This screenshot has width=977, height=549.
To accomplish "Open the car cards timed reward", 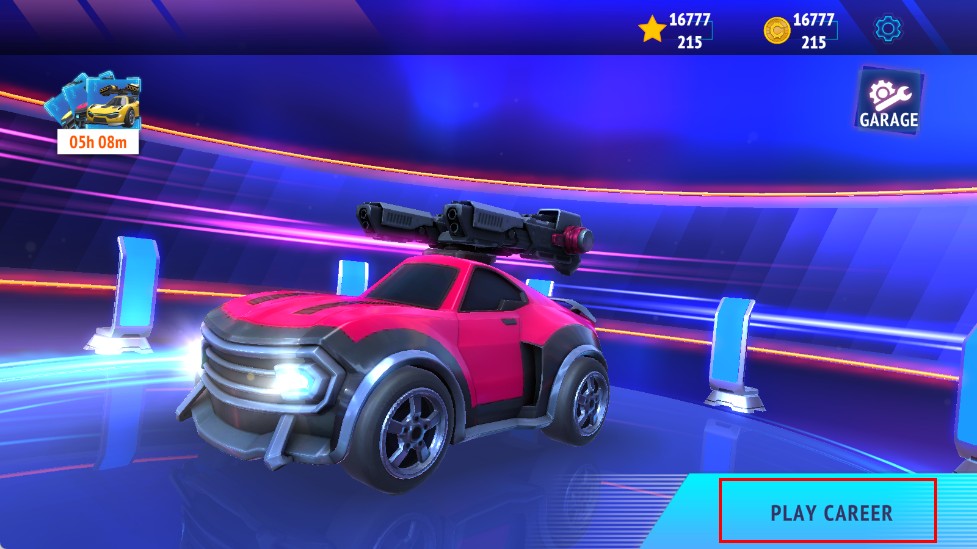I will coord(98,113).
